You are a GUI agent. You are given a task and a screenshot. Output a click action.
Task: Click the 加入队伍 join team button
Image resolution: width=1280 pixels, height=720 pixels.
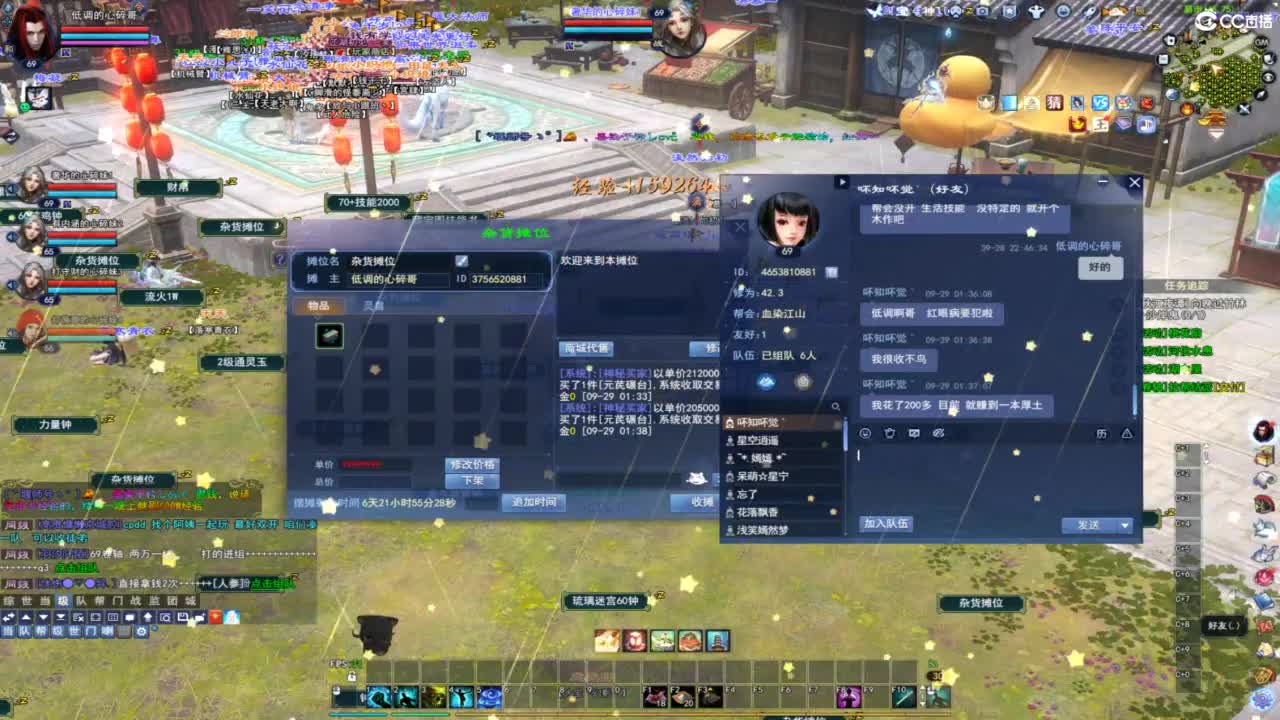(x=885, y=524)
